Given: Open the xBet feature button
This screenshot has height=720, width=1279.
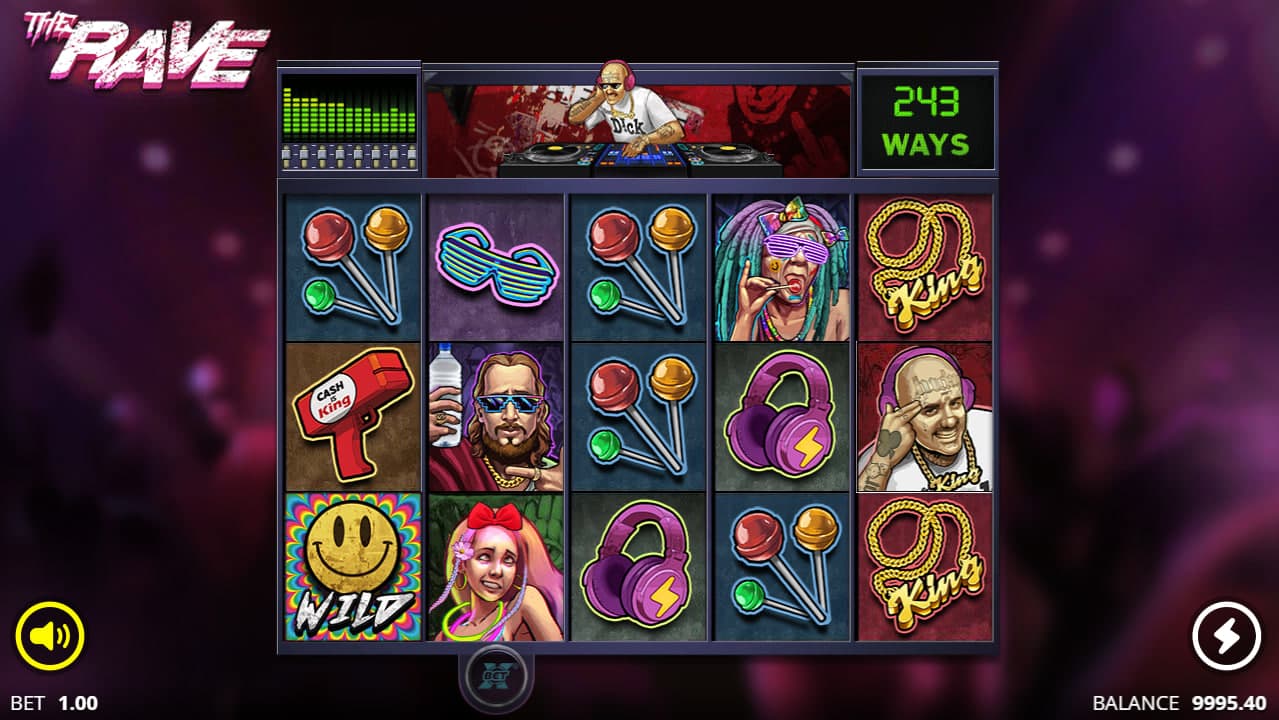Looking at the screenshot, I should [x=496, y=675].
